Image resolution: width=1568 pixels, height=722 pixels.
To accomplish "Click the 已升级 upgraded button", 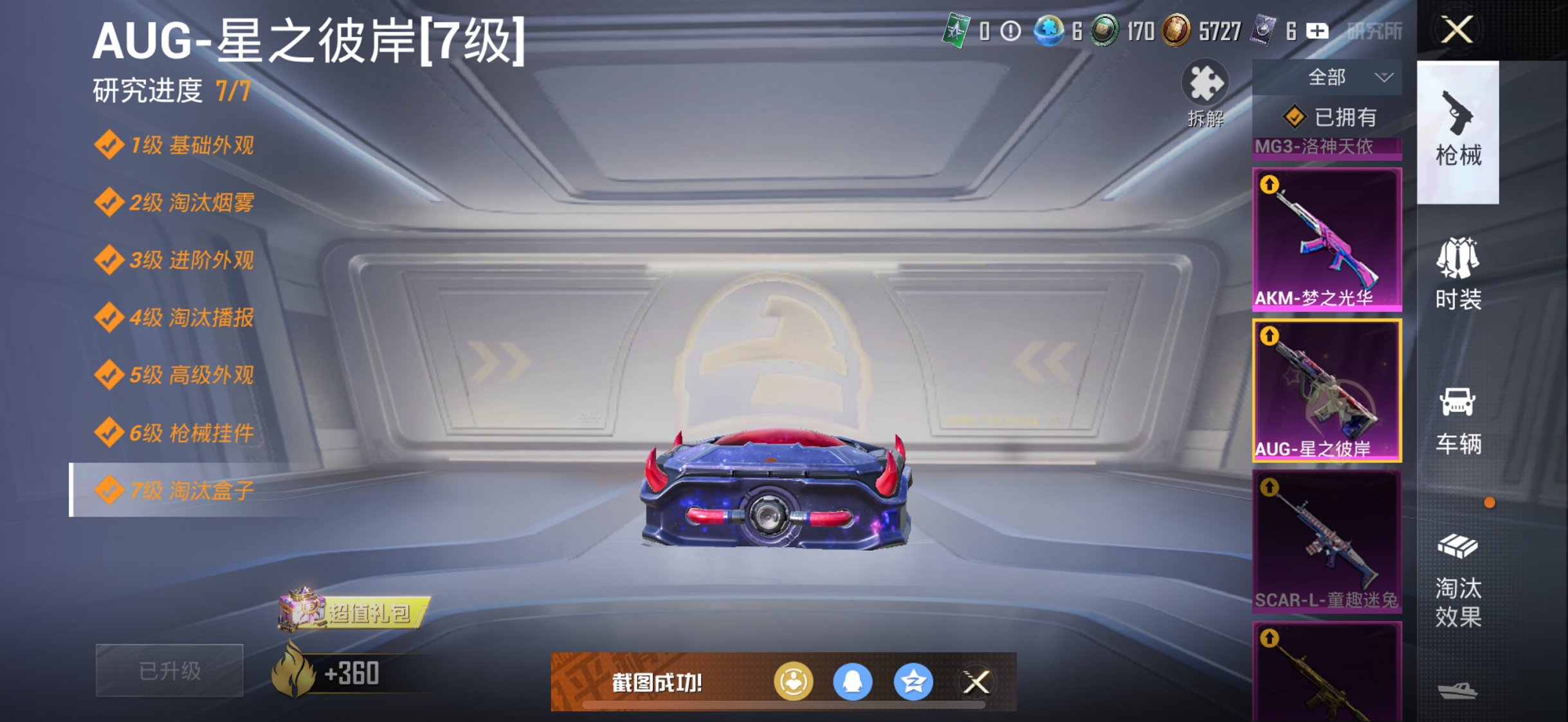I will [x=169, y=669].
